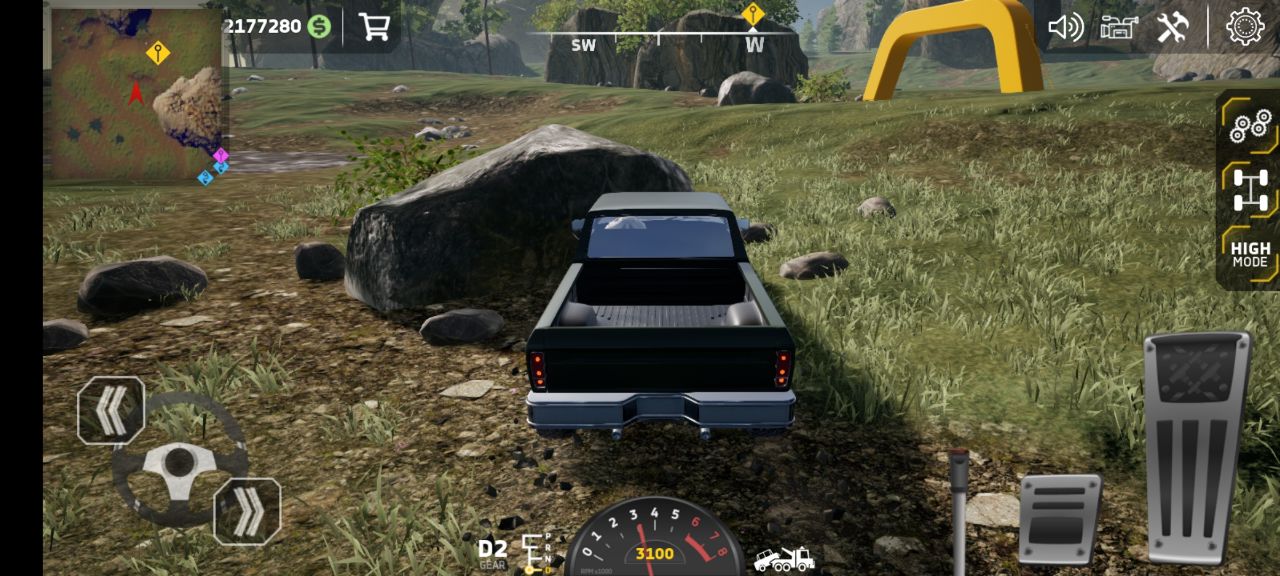Toggle the sound speaker icon
The image size is (1280, 576).
pos(1065,27)
